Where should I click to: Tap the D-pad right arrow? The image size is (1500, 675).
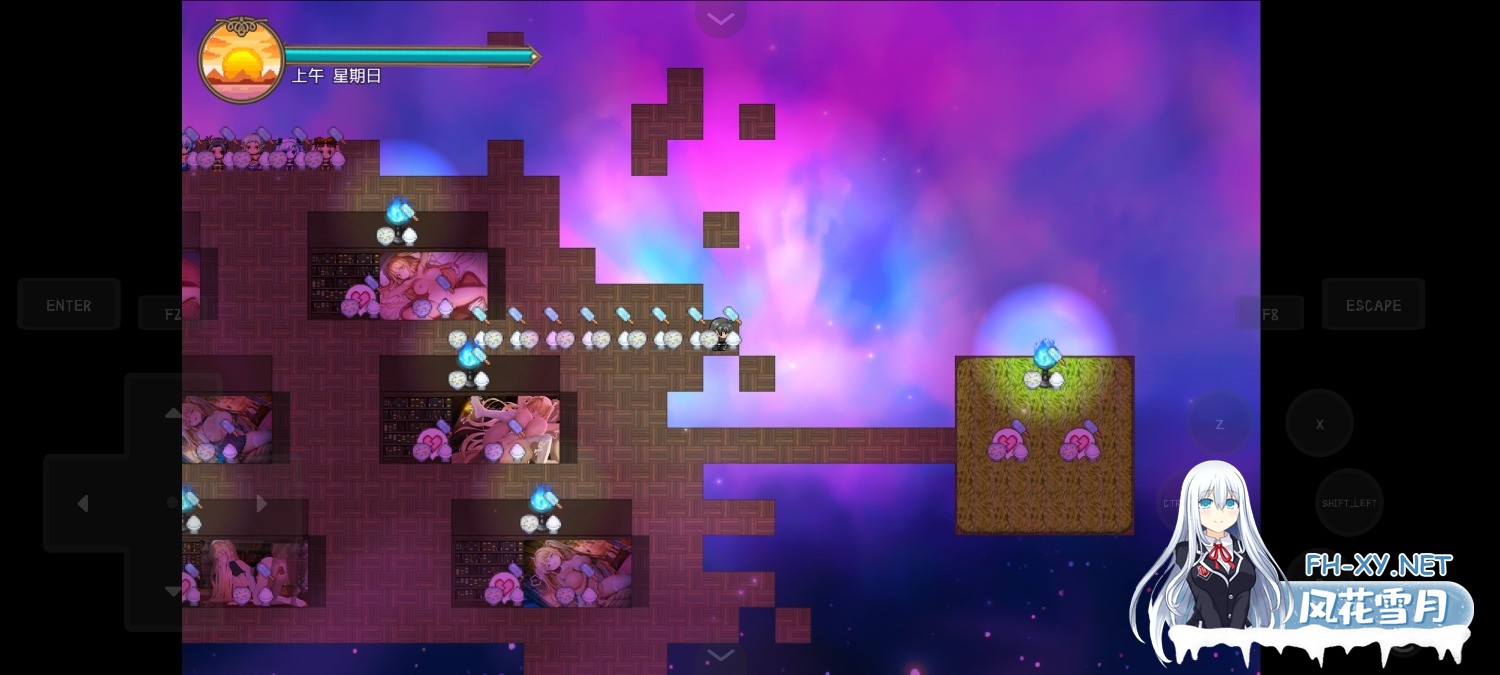pos(262,503)
